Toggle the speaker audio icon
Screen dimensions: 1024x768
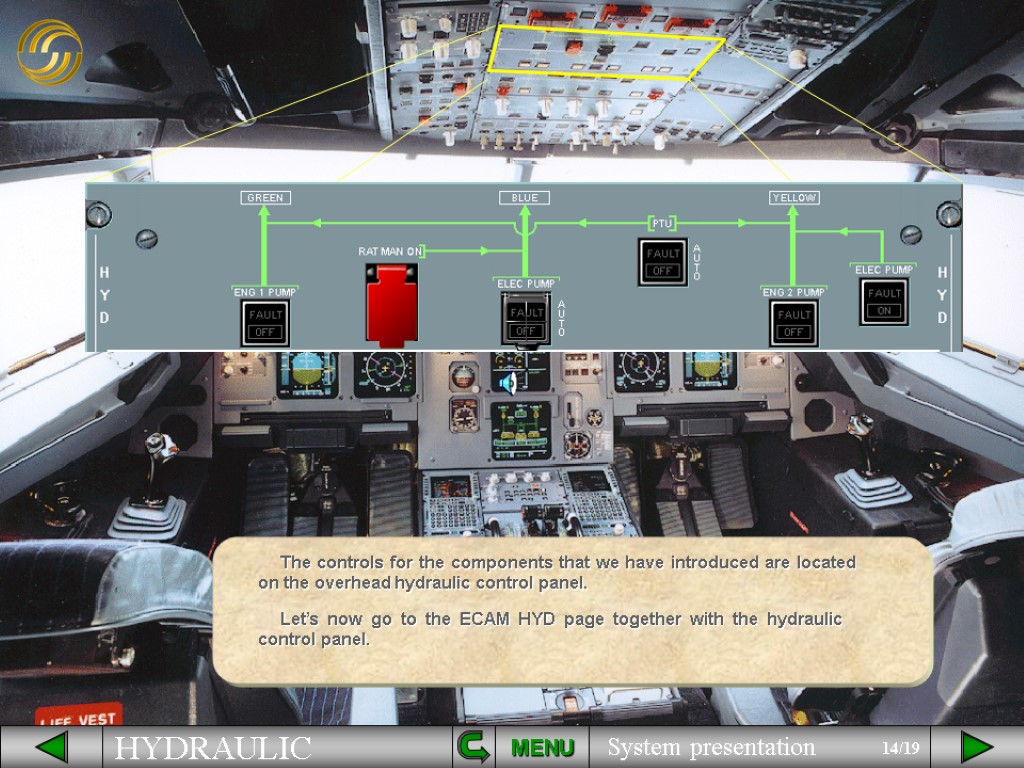pyautogui.click(x=507, y=382)
